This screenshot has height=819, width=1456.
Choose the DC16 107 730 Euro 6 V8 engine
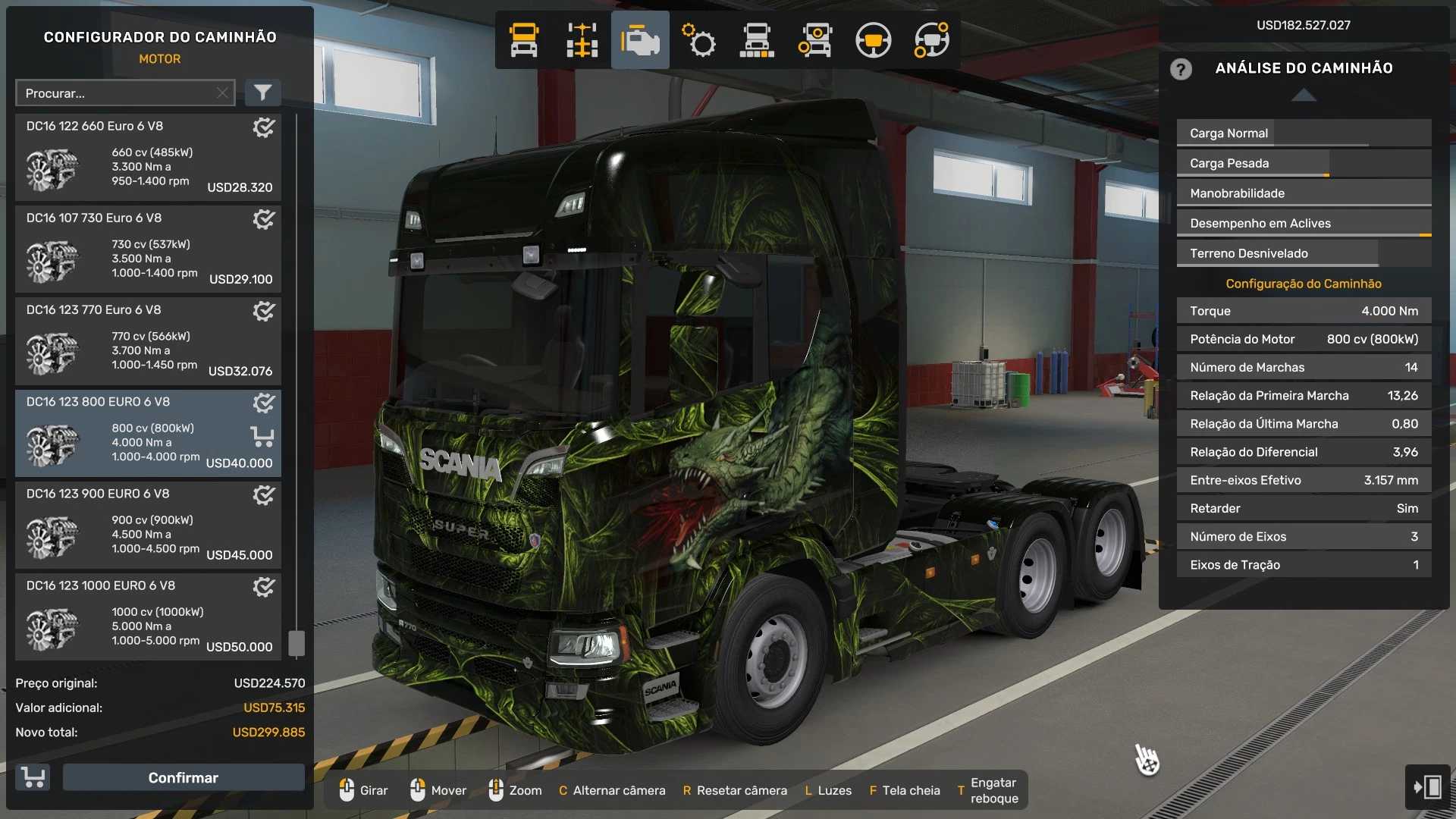tap(148, 249)
